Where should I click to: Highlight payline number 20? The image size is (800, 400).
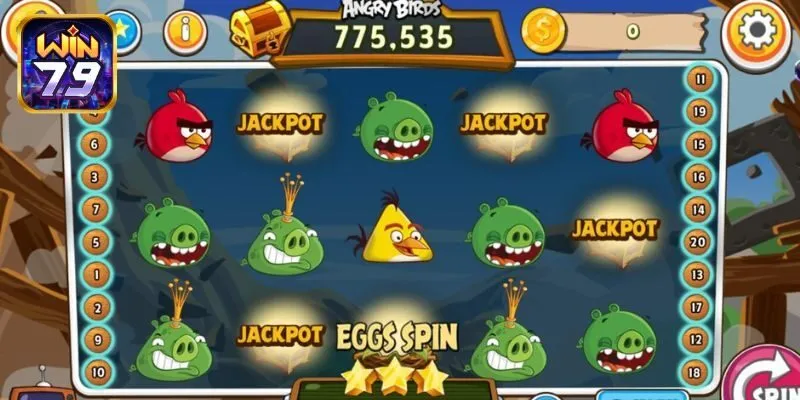698,241
